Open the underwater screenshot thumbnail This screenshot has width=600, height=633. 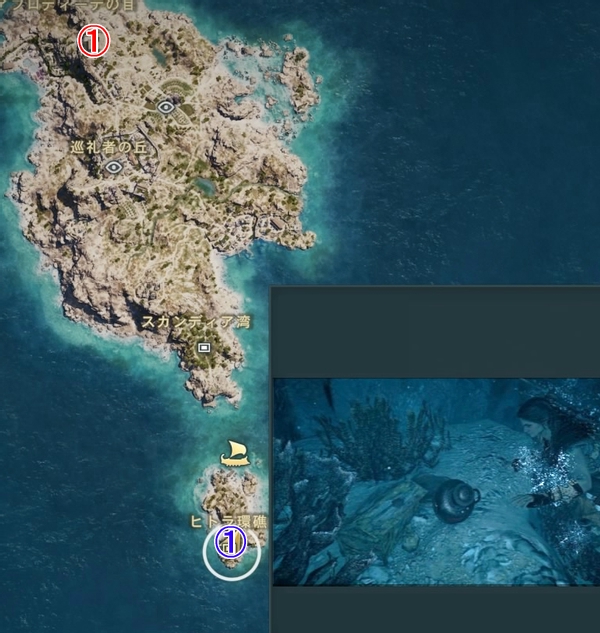(436, 481)
